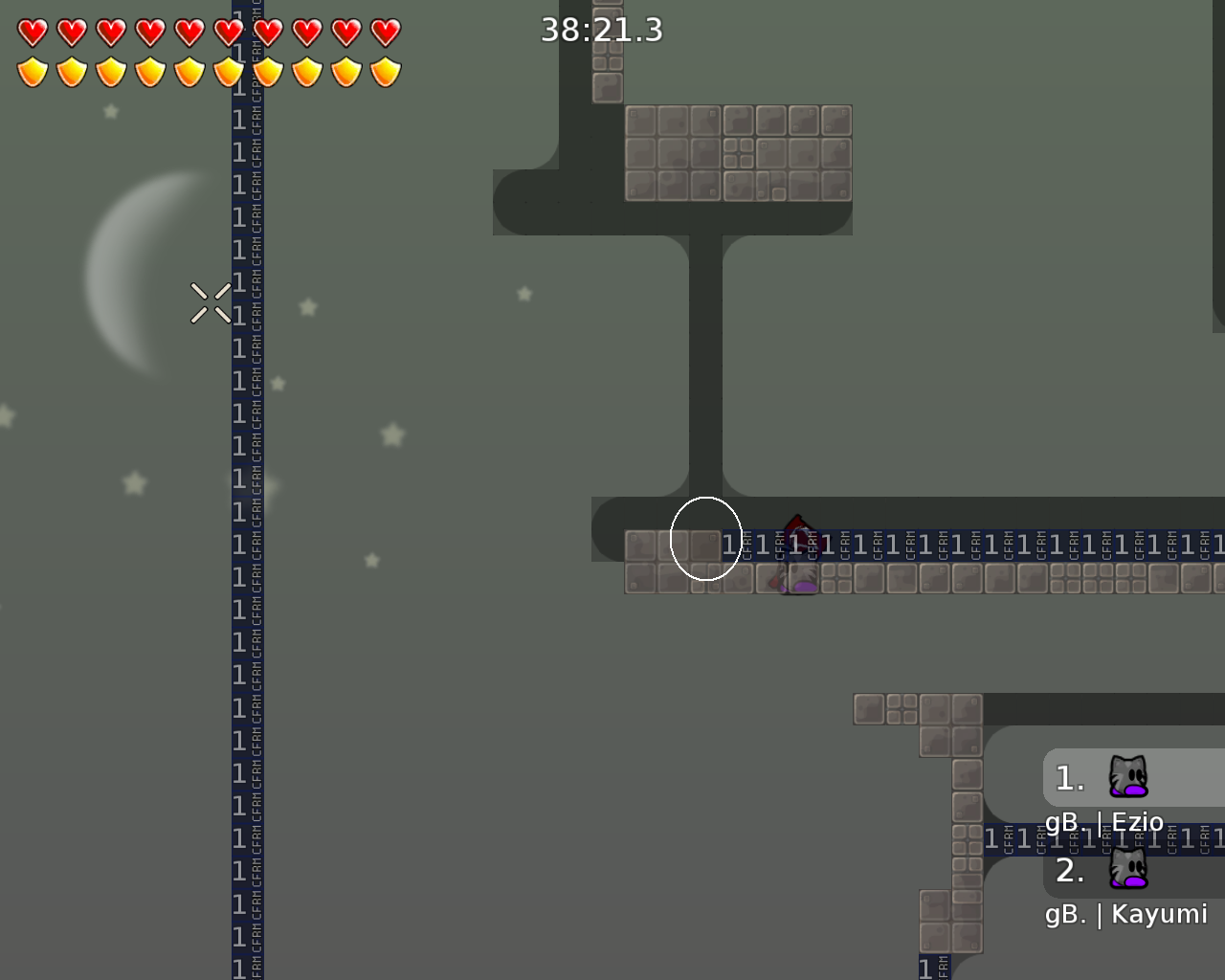Click Ezio's mouse avatar in the leaderboard
The image size is (1225, 980).
1129,778
